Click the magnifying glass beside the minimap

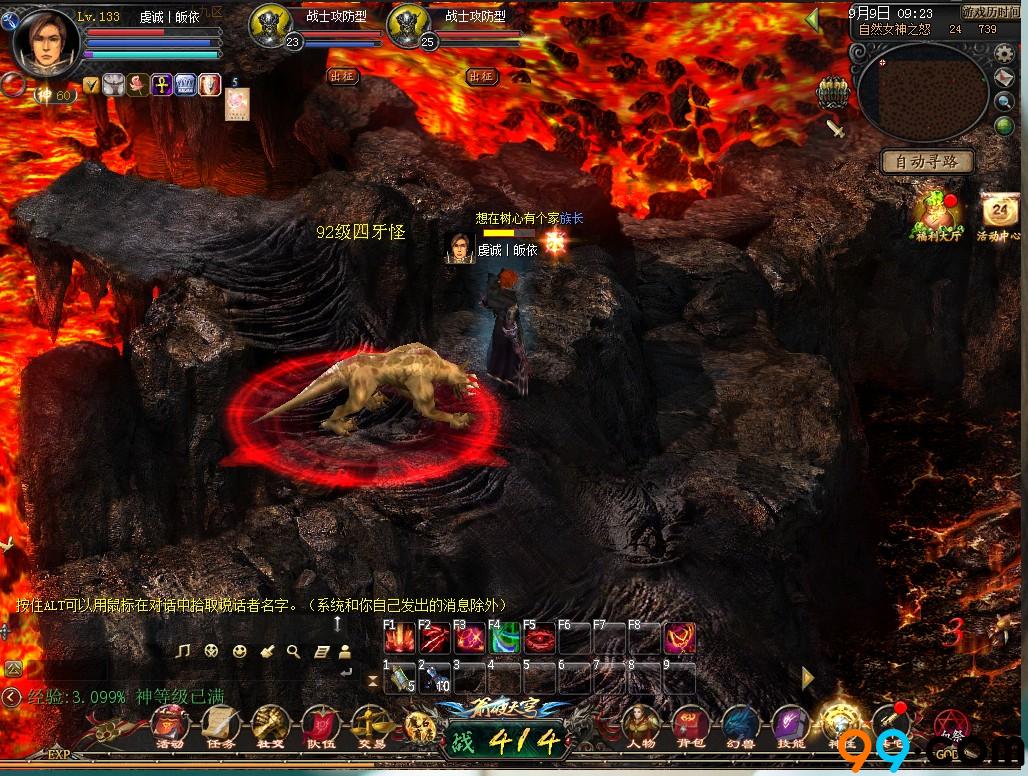point(1004,101)
